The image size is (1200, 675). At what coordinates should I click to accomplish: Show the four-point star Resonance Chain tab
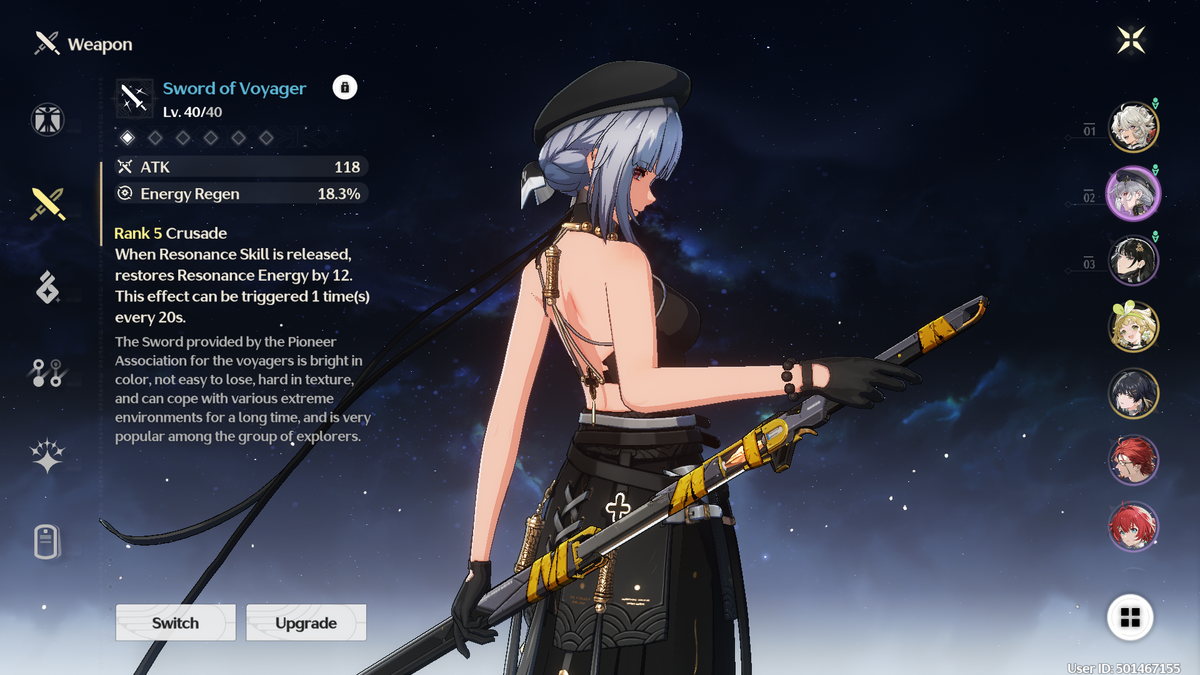(x=47, y=457)
